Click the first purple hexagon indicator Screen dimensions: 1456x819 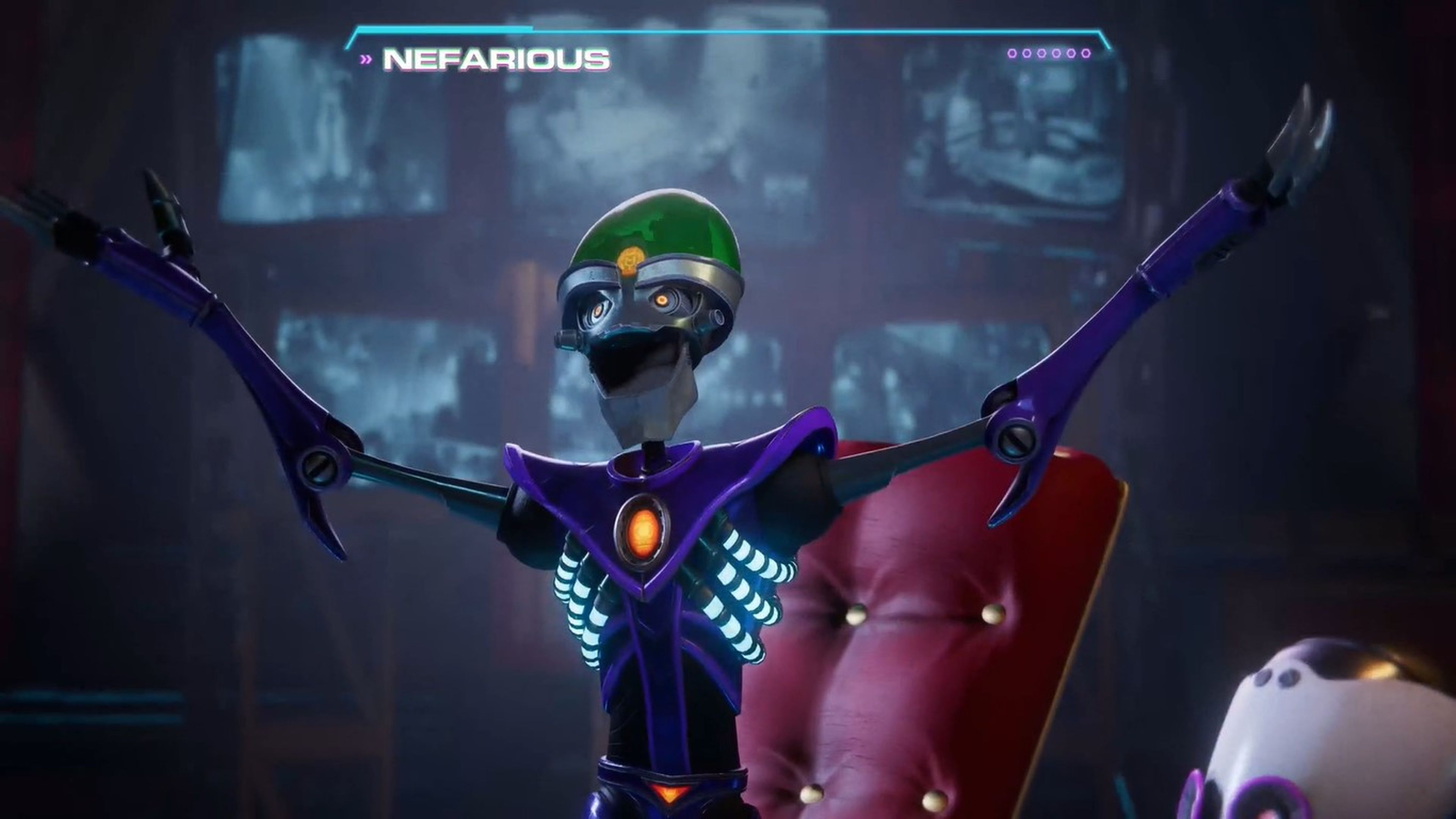click(x=1012, y=53)
